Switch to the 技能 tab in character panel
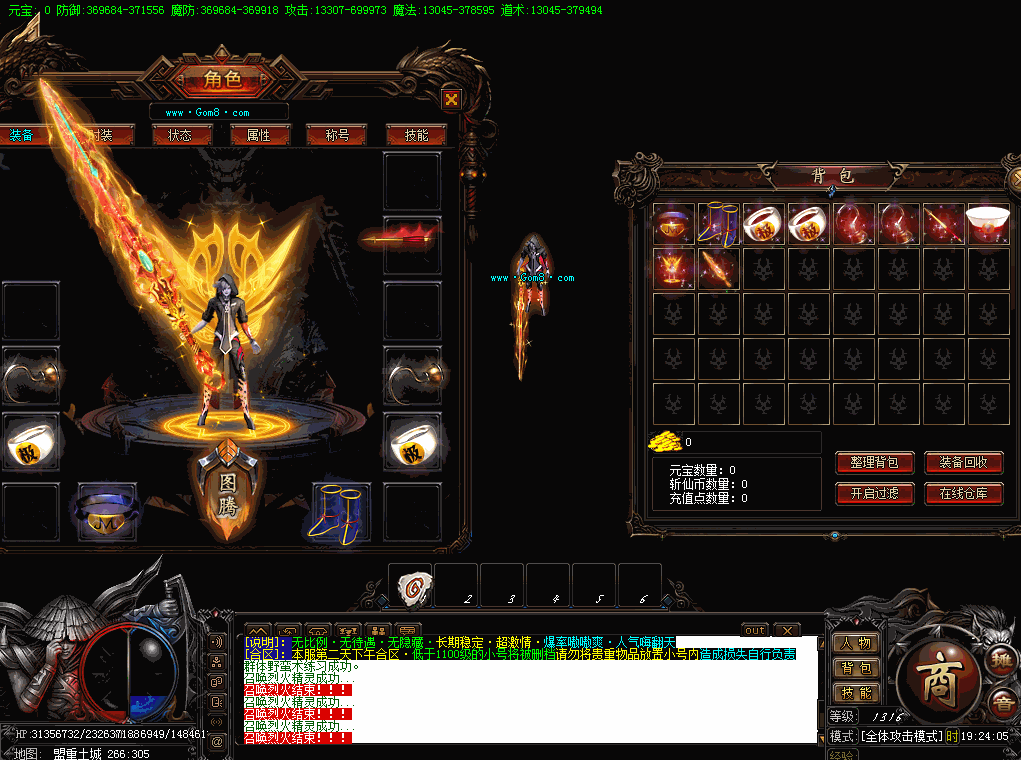The width and height of the screenshot is (1021, 760). pos(416,135)
